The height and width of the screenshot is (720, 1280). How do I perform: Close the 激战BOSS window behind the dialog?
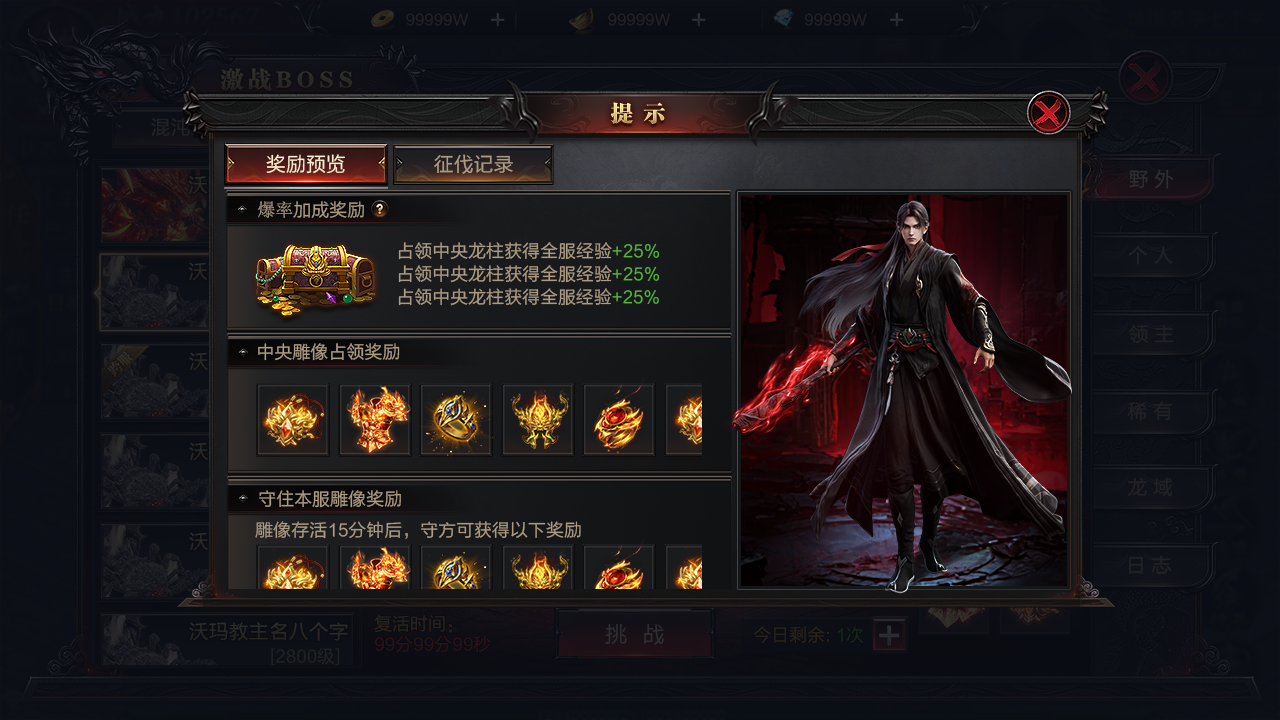pos(1145,77)
